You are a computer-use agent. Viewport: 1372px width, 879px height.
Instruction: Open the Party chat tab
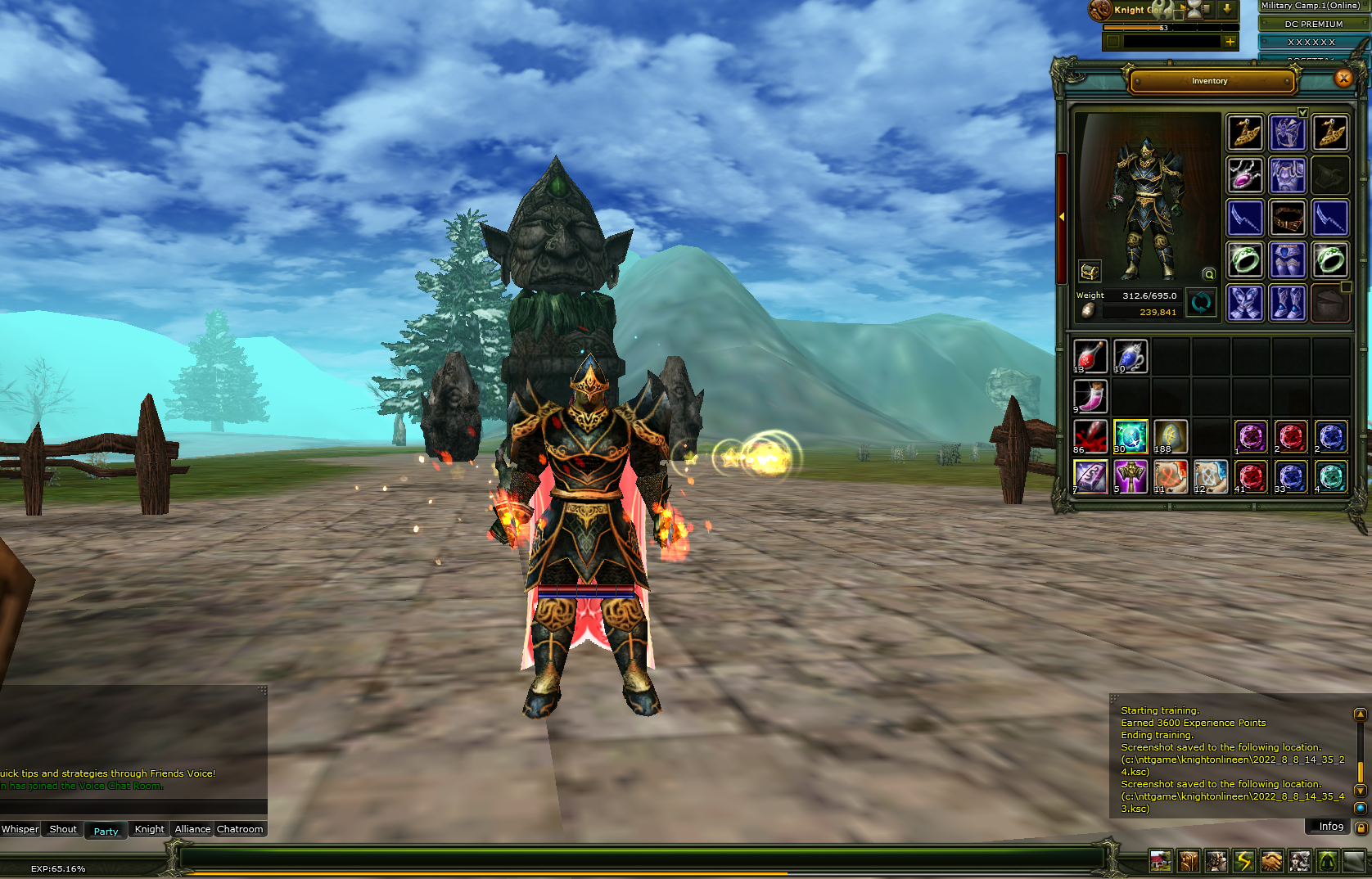105,831
